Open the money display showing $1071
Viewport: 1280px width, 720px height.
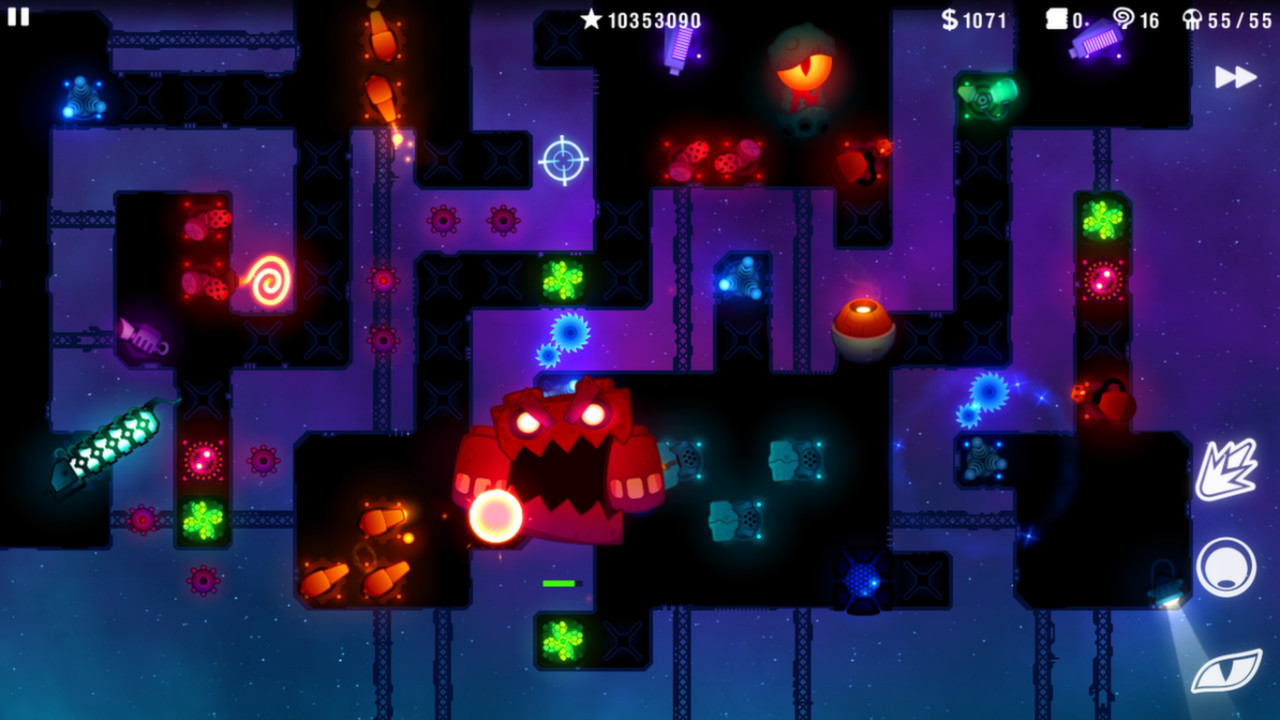[x=976, y=18]
